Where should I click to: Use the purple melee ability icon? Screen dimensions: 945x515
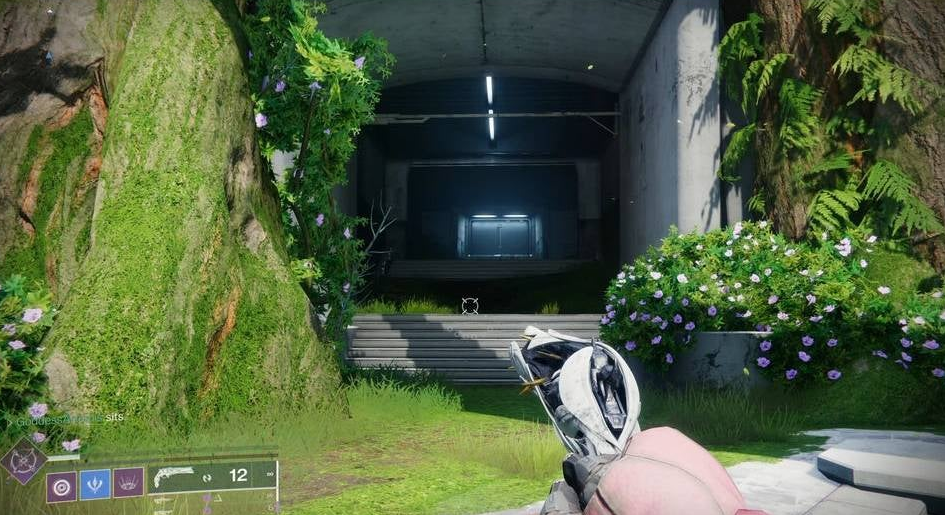(x=128, y=483)
